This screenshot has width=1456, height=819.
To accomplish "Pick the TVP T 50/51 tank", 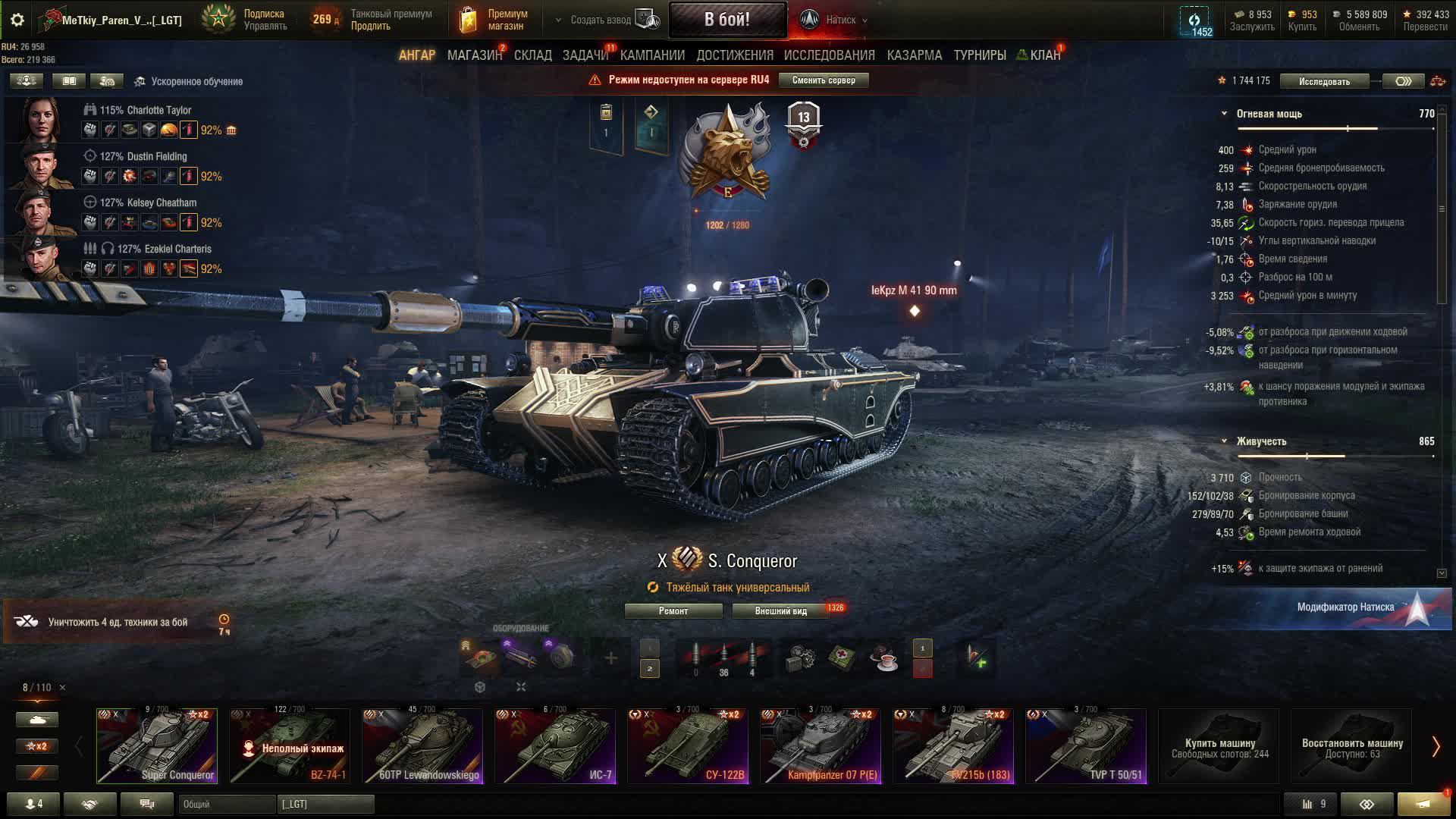I will pos(1086,745).
